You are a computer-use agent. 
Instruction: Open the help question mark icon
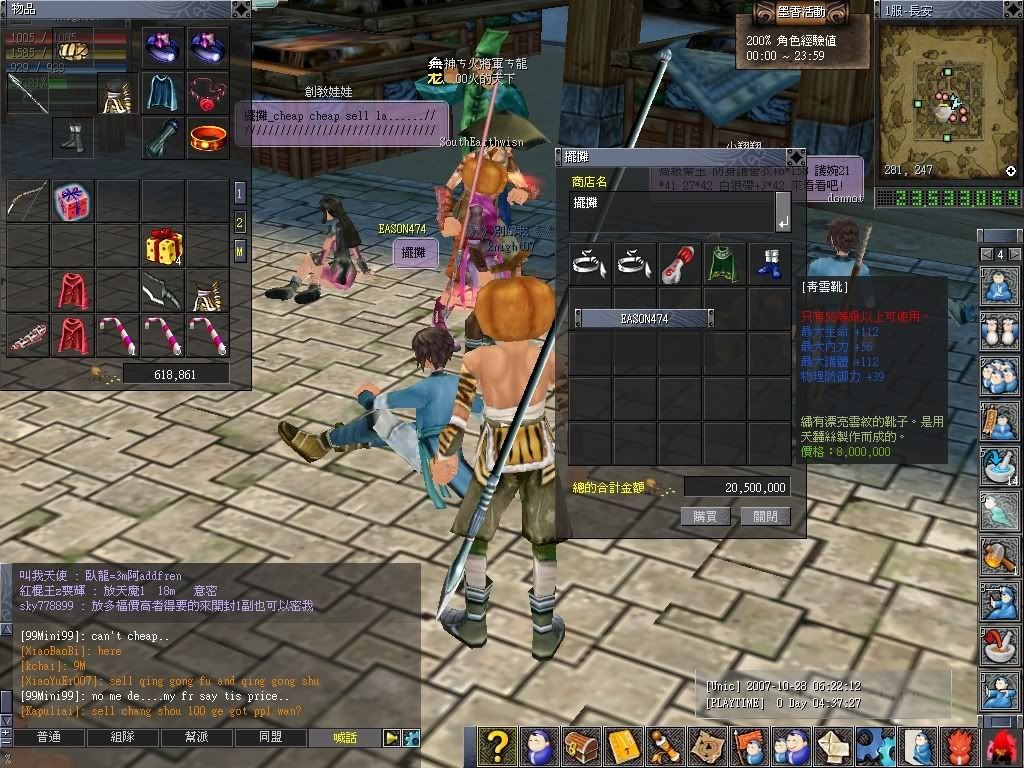pyautogui.click(x=497, y=747)
